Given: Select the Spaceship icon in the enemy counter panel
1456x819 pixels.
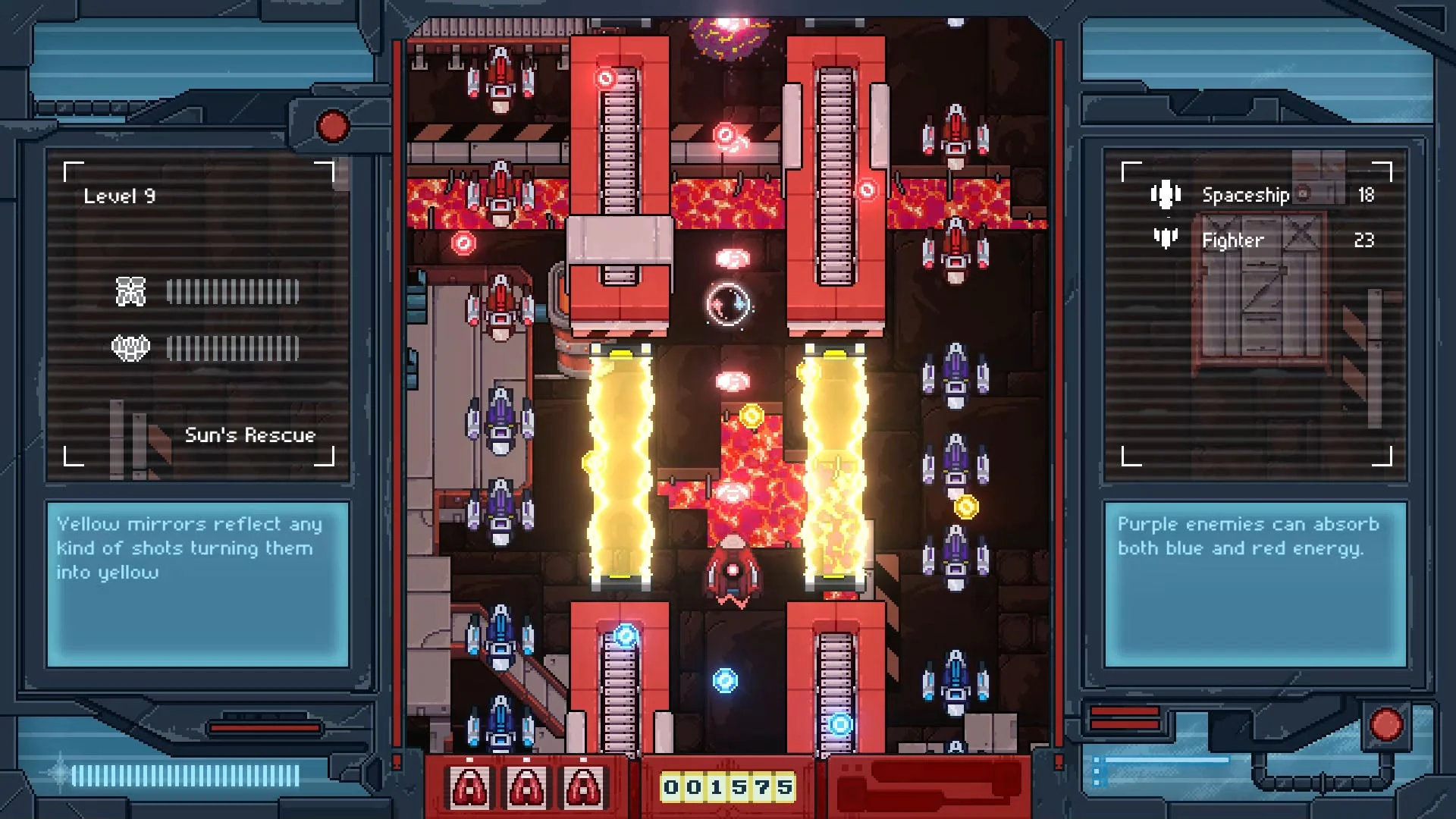Looking at the screenshot, I should [x=1166, y=194].
